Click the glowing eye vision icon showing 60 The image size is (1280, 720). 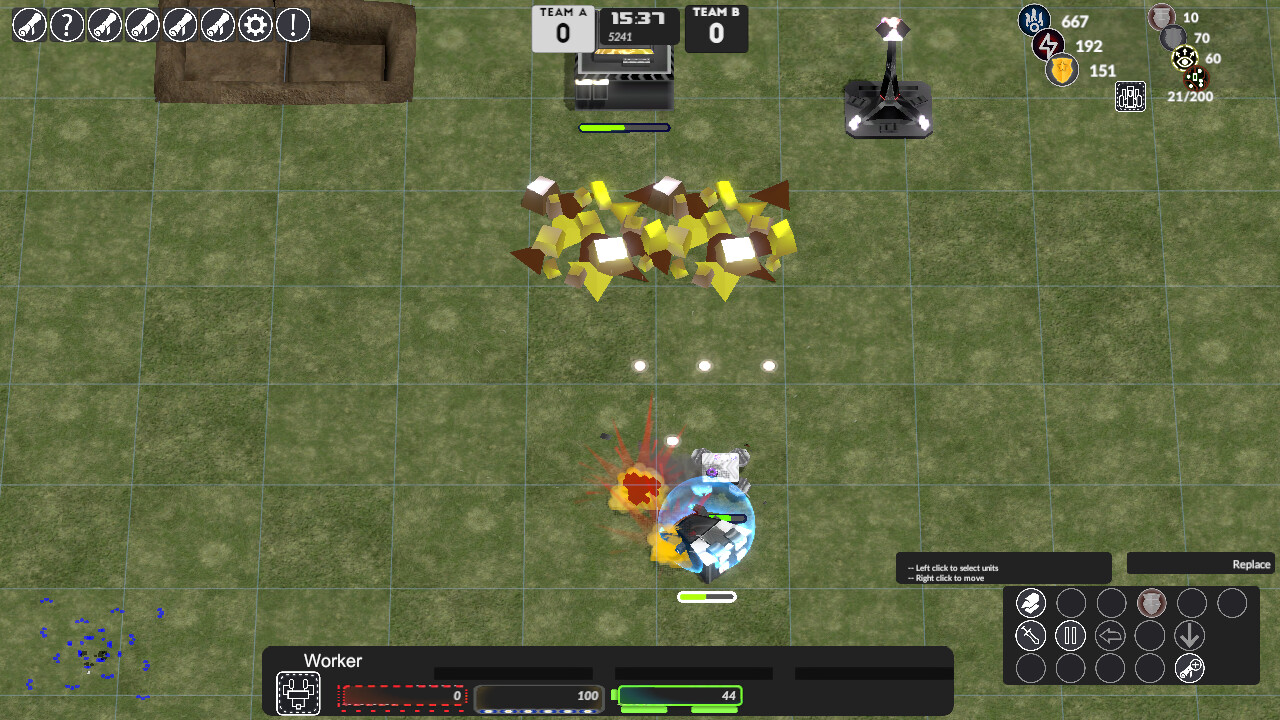[1184, 58]
